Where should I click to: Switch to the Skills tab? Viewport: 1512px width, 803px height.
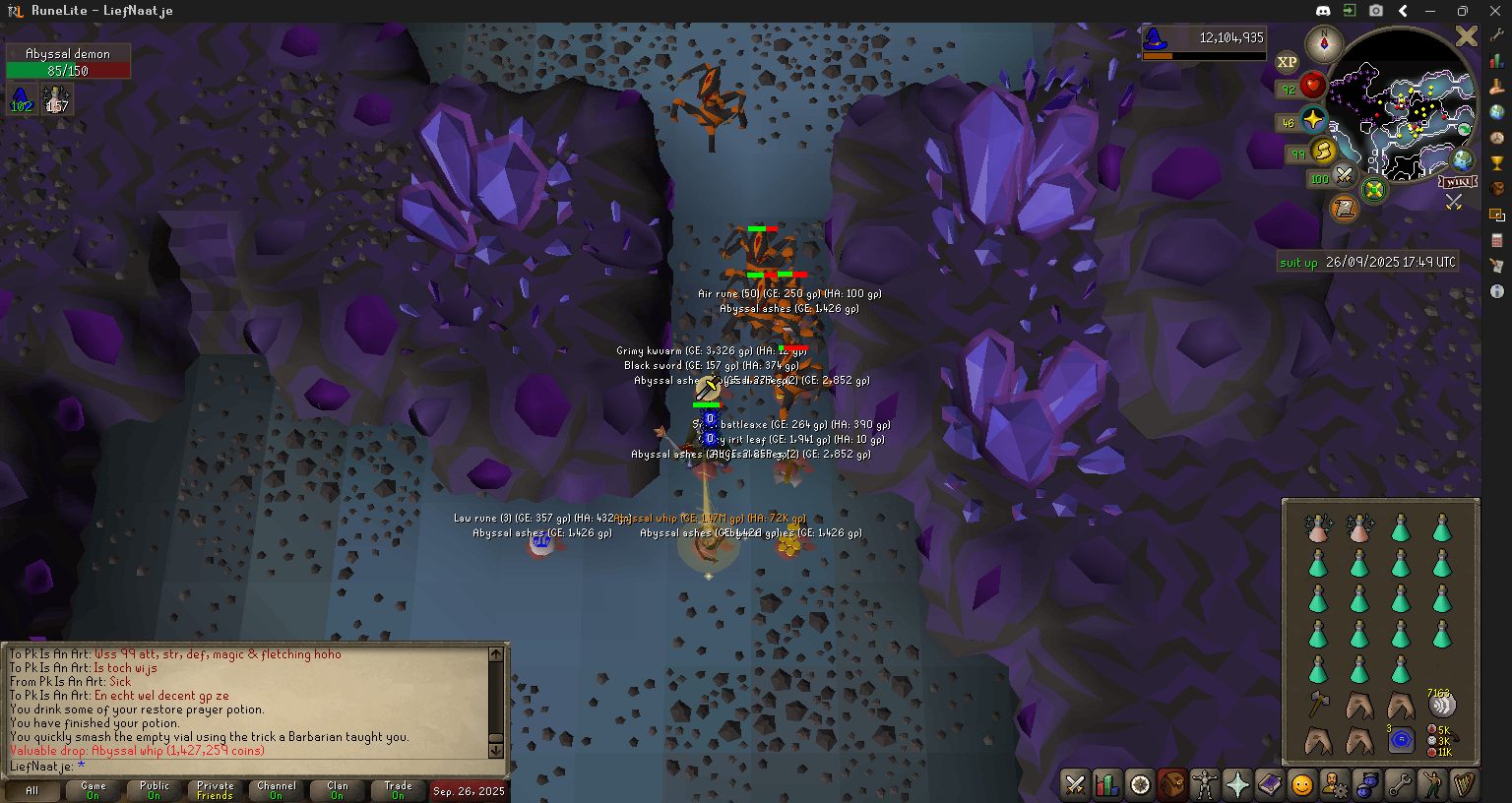1107,784
